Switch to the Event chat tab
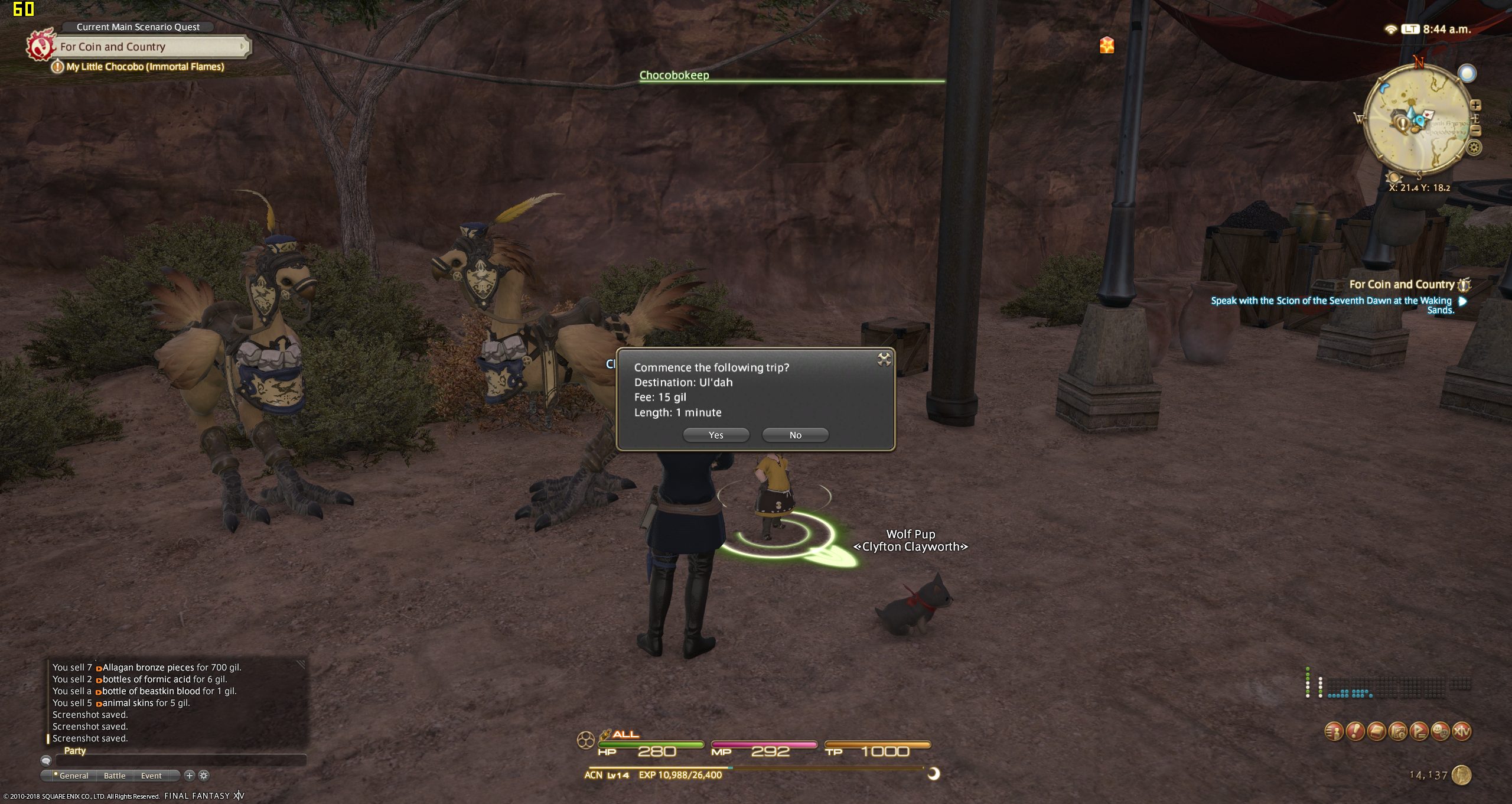 (x=151, y=776)
